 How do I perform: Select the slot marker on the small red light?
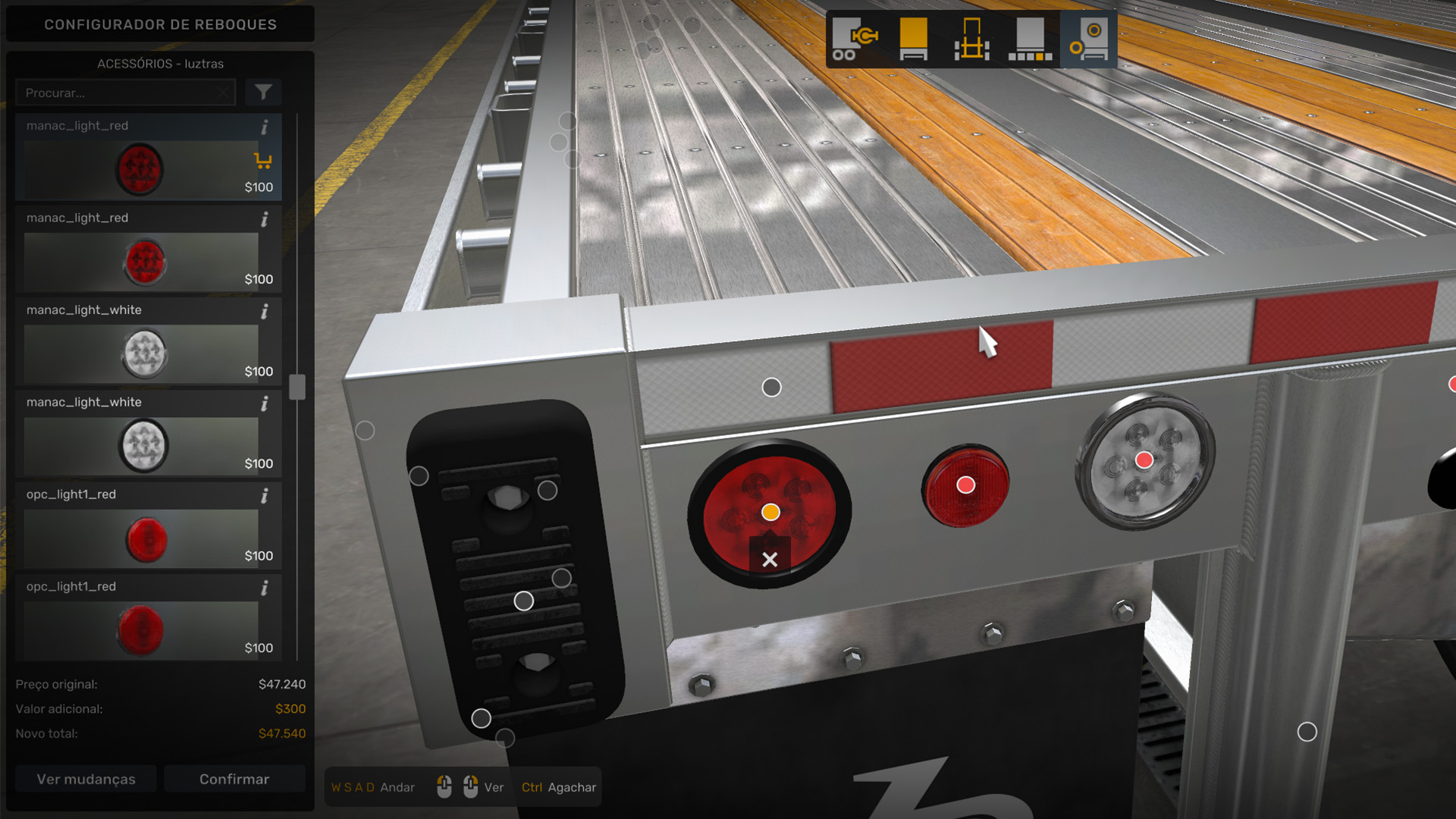coord(965,485)
